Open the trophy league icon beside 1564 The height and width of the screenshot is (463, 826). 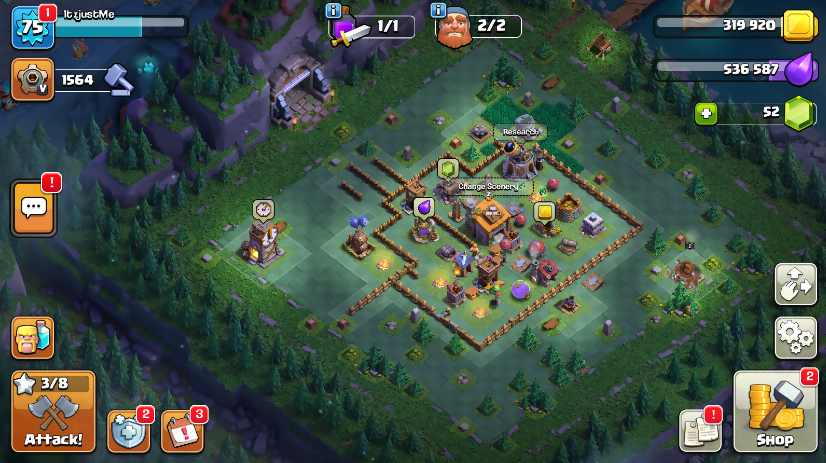pyautogui.click(x=32, y=80)
